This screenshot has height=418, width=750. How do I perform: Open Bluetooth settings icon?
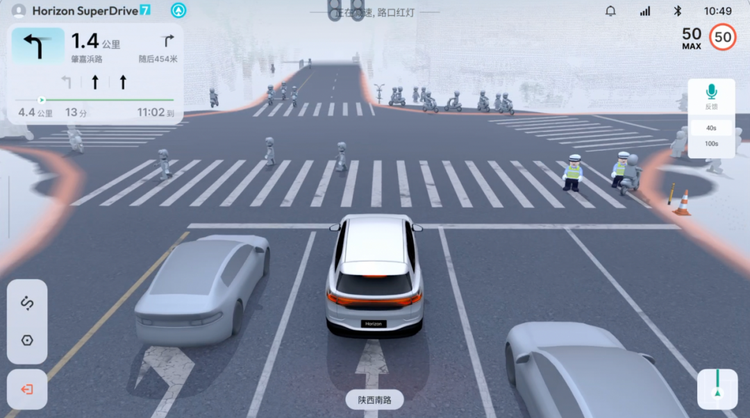tap(677, 11)
